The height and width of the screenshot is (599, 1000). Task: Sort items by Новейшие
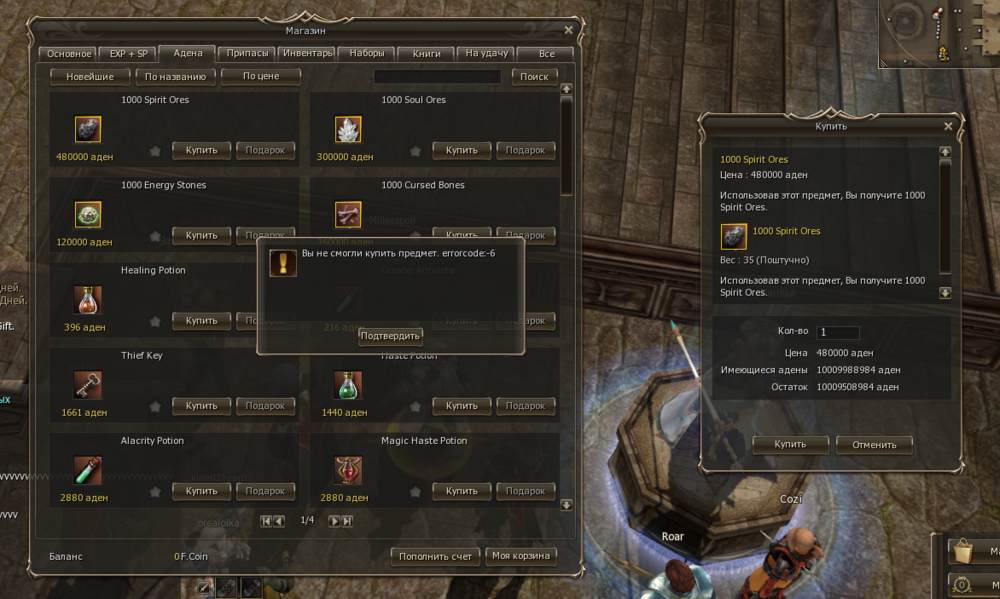pyautogui.click(x=90, y=76)
